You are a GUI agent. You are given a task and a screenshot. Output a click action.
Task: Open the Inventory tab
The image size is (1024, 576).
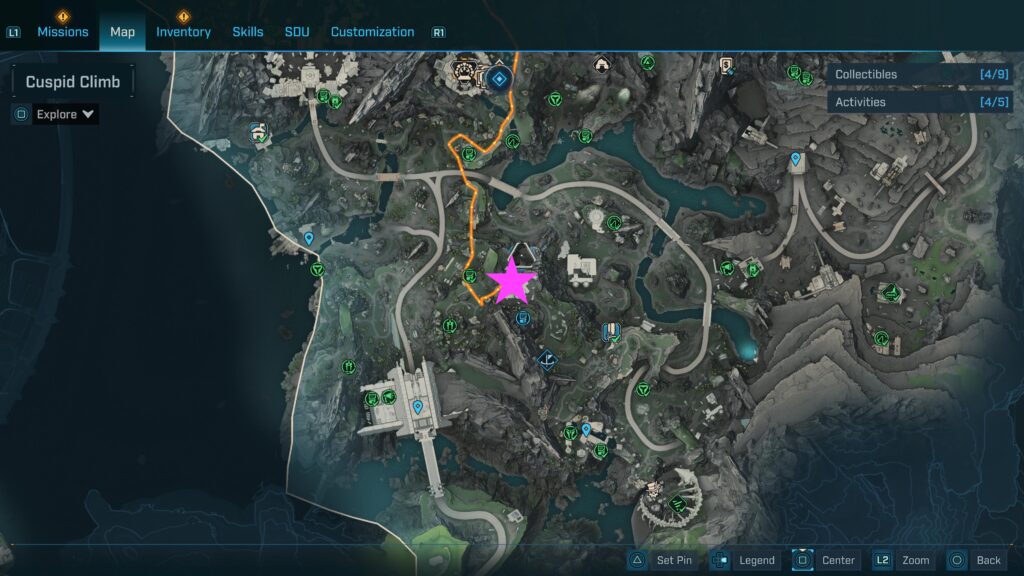[183, 32]
